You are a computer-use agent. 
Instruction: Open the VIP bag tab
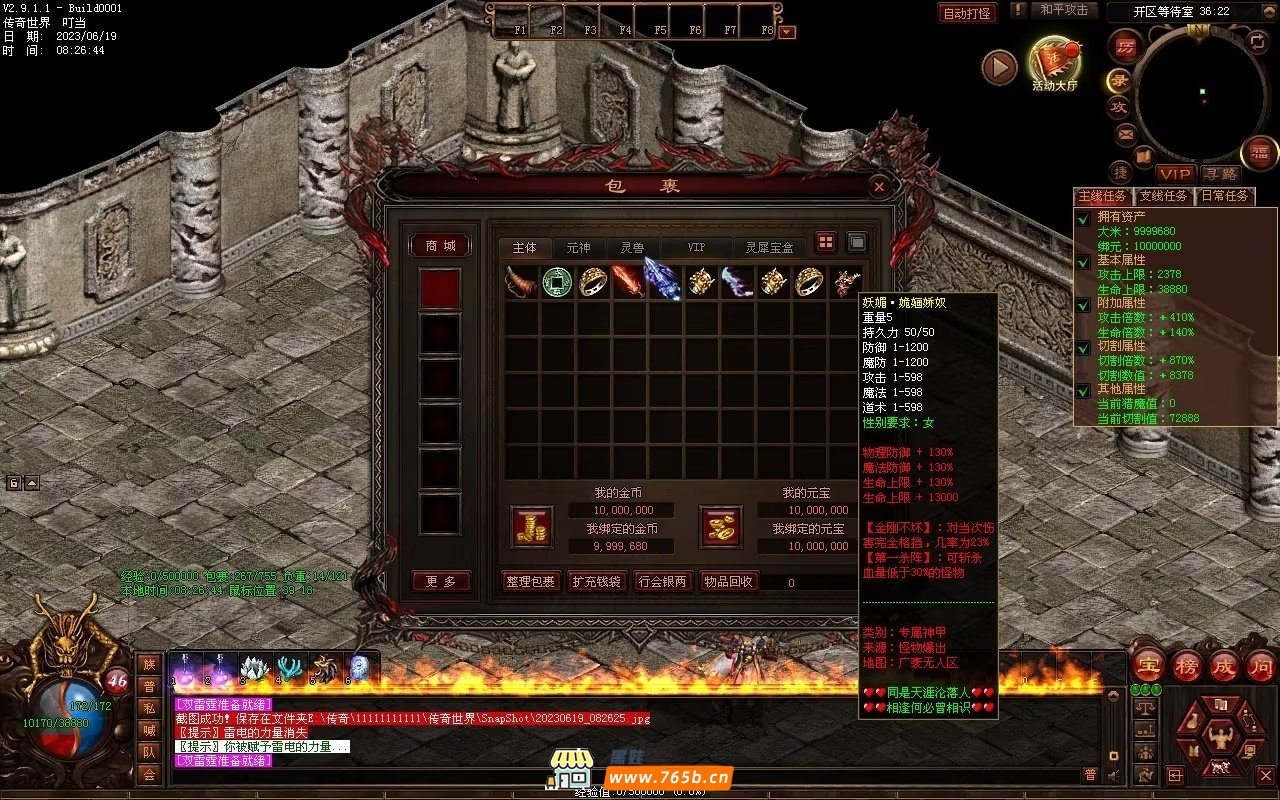(696, 248)
